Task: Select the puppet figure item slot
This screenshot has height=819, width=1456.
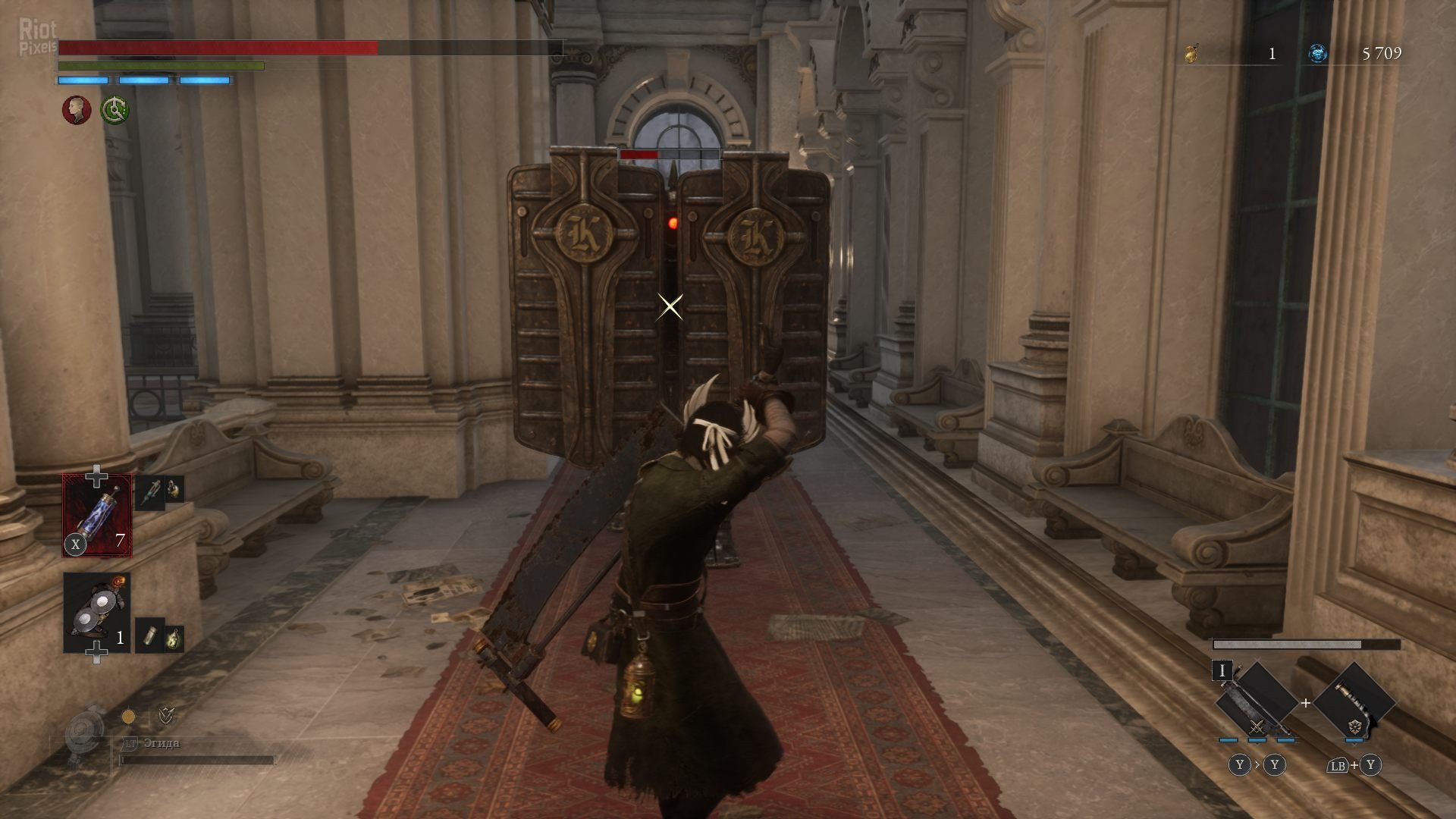Action: [x=96, y=613]
